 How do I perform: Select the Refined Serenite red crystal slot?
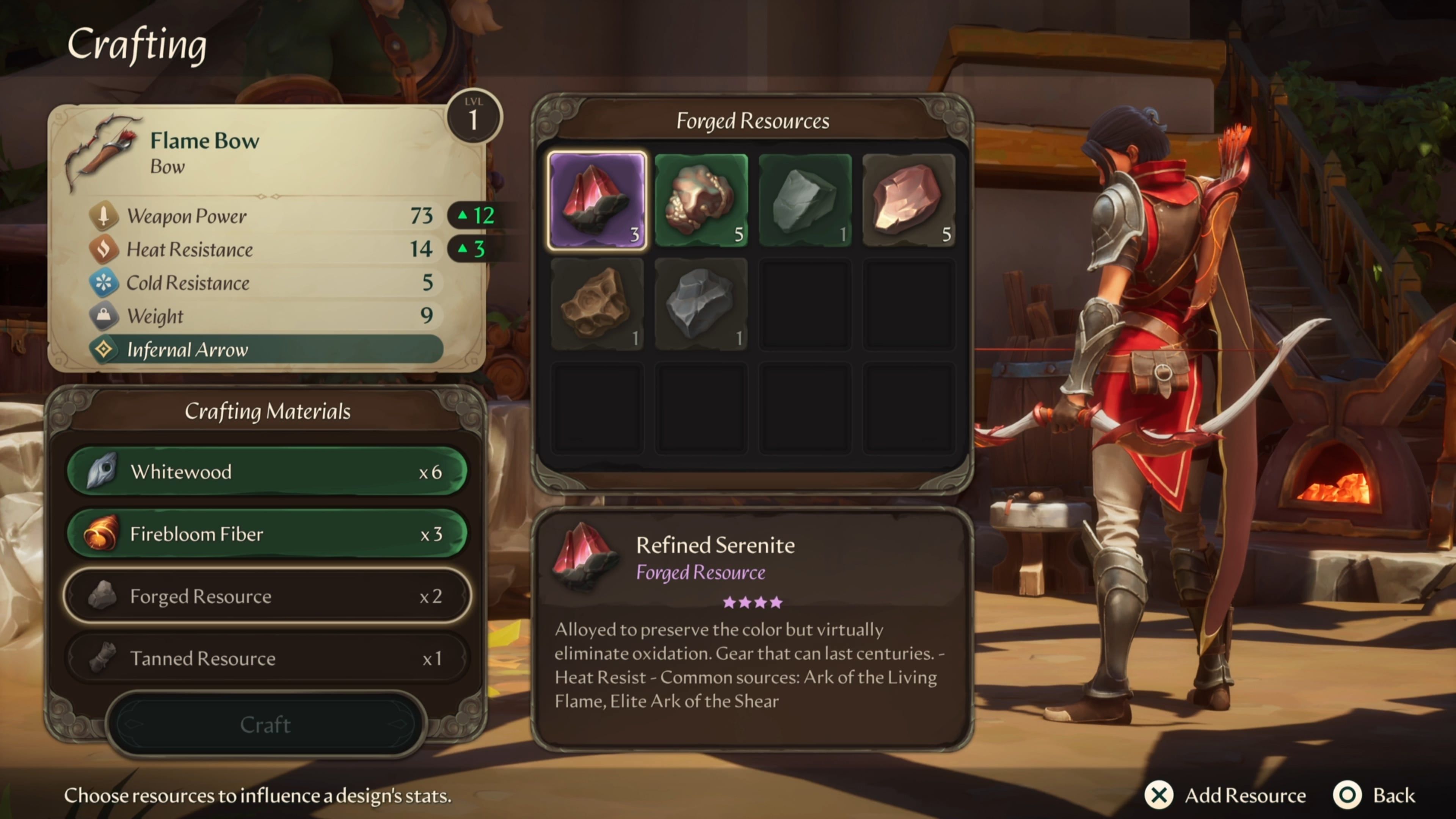point(597,200)
